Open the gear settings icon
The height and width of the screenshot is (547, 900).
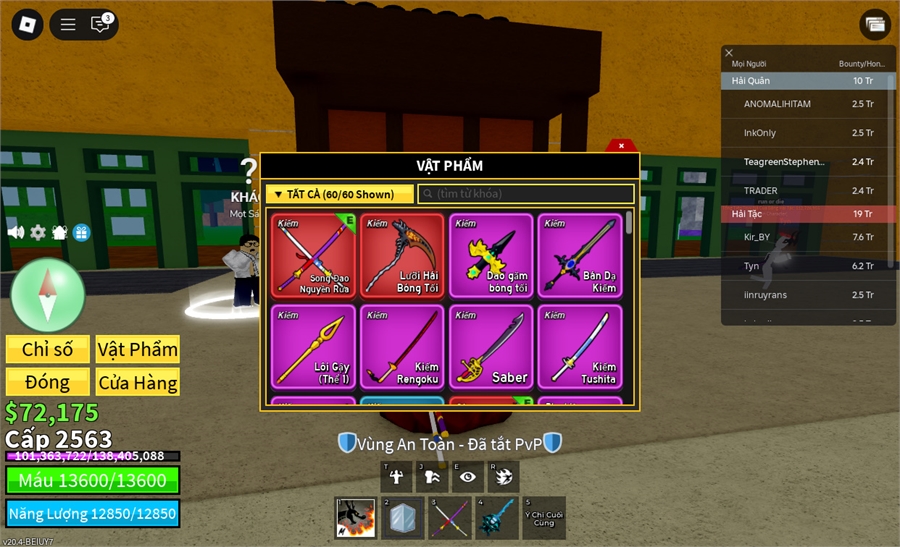pyautogui.click(x=38, y=232)
